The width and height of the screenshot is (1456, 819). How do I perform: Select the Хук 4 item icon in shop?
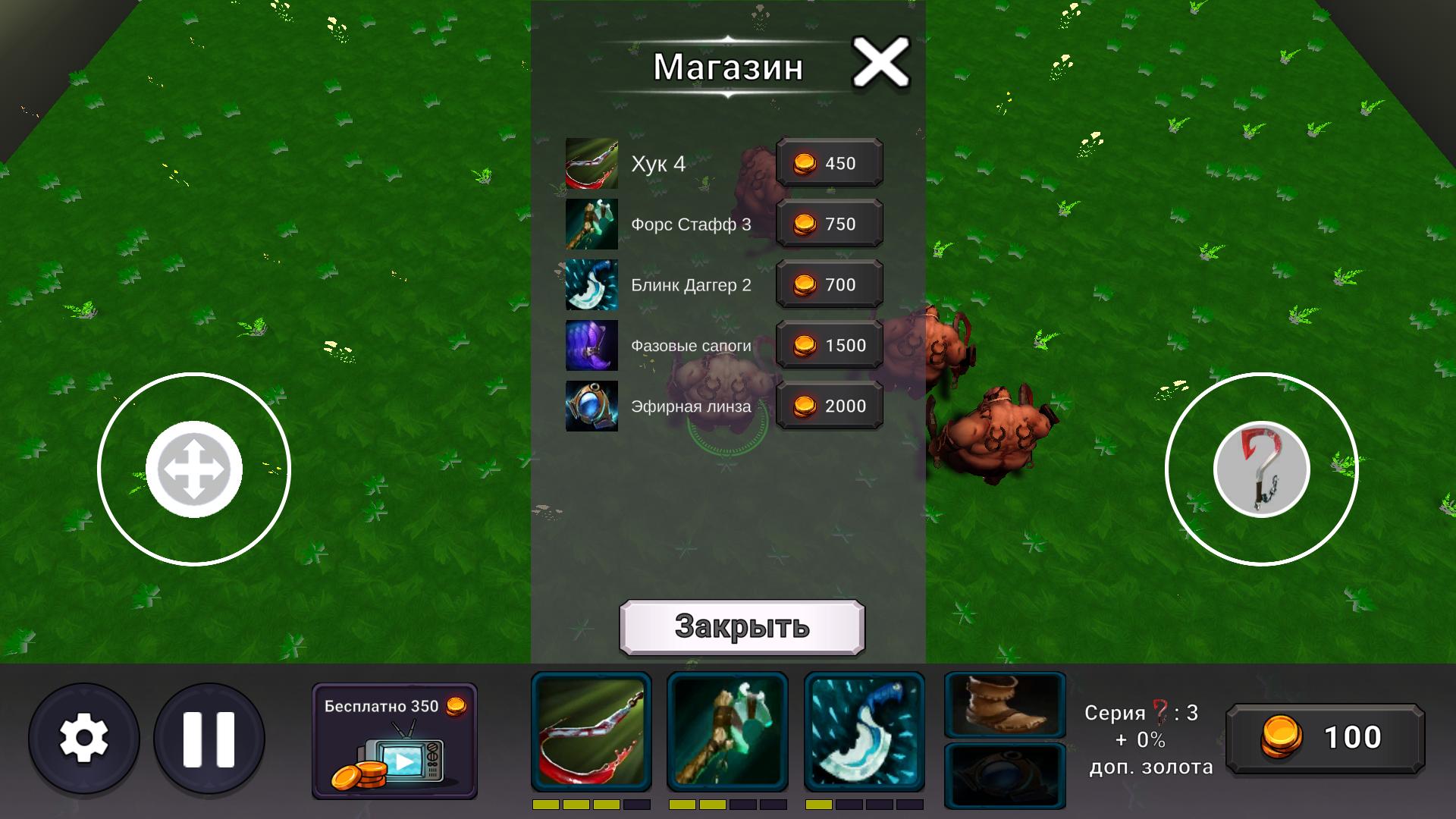[x=592, y=163]
